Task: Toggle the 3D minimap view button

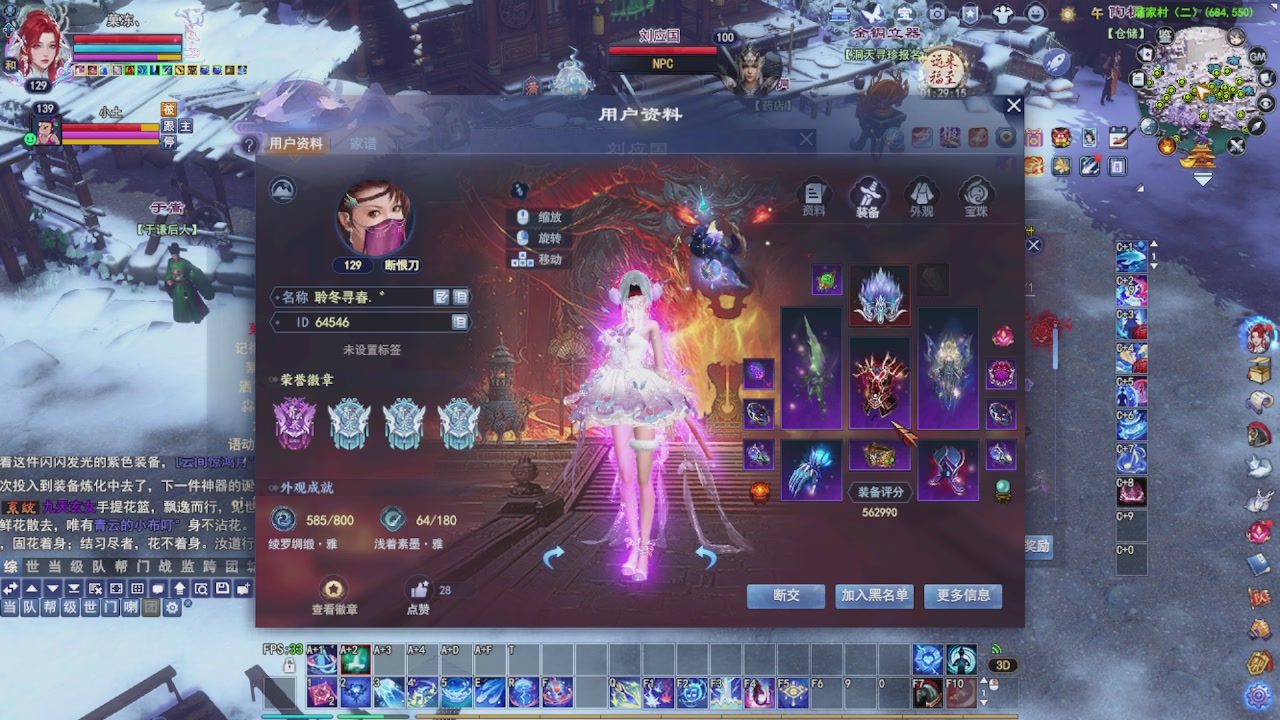Action: [1003, 664]
